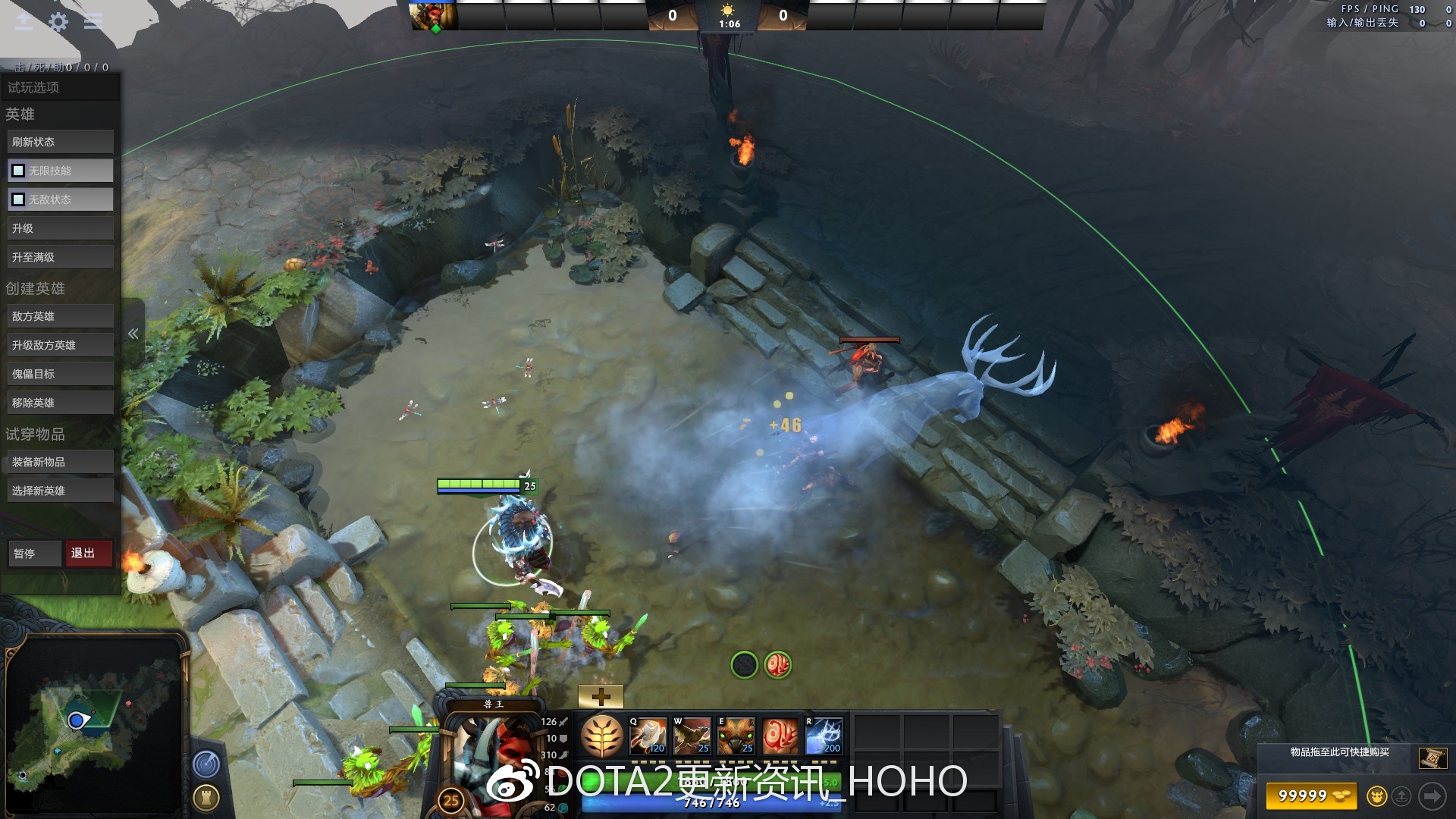
Task: Open the shop via gold button
Action: coord(1310,795)
